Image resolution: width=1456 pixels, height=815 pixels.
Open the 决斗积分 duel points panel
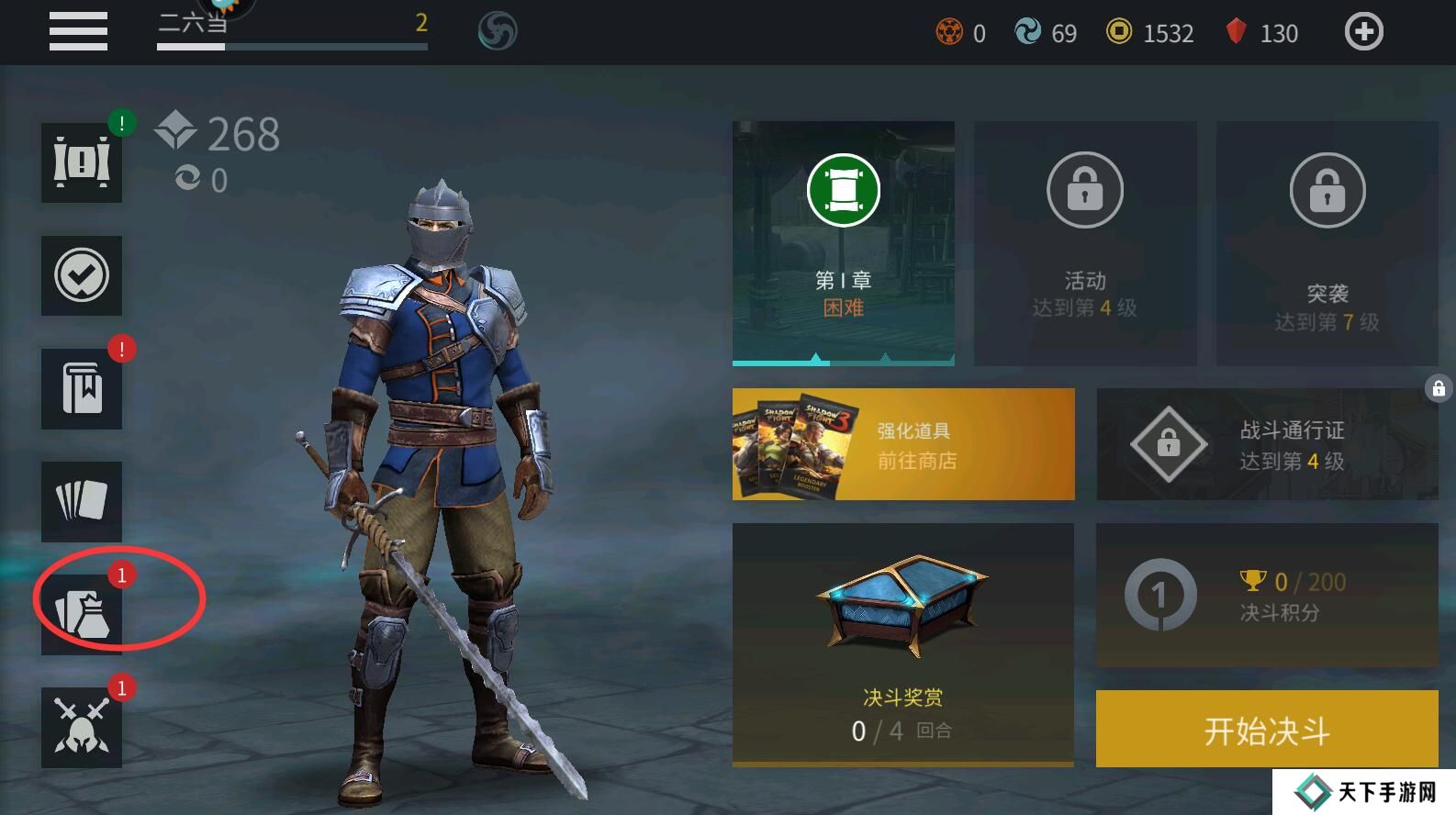[x=1267, y=596]
